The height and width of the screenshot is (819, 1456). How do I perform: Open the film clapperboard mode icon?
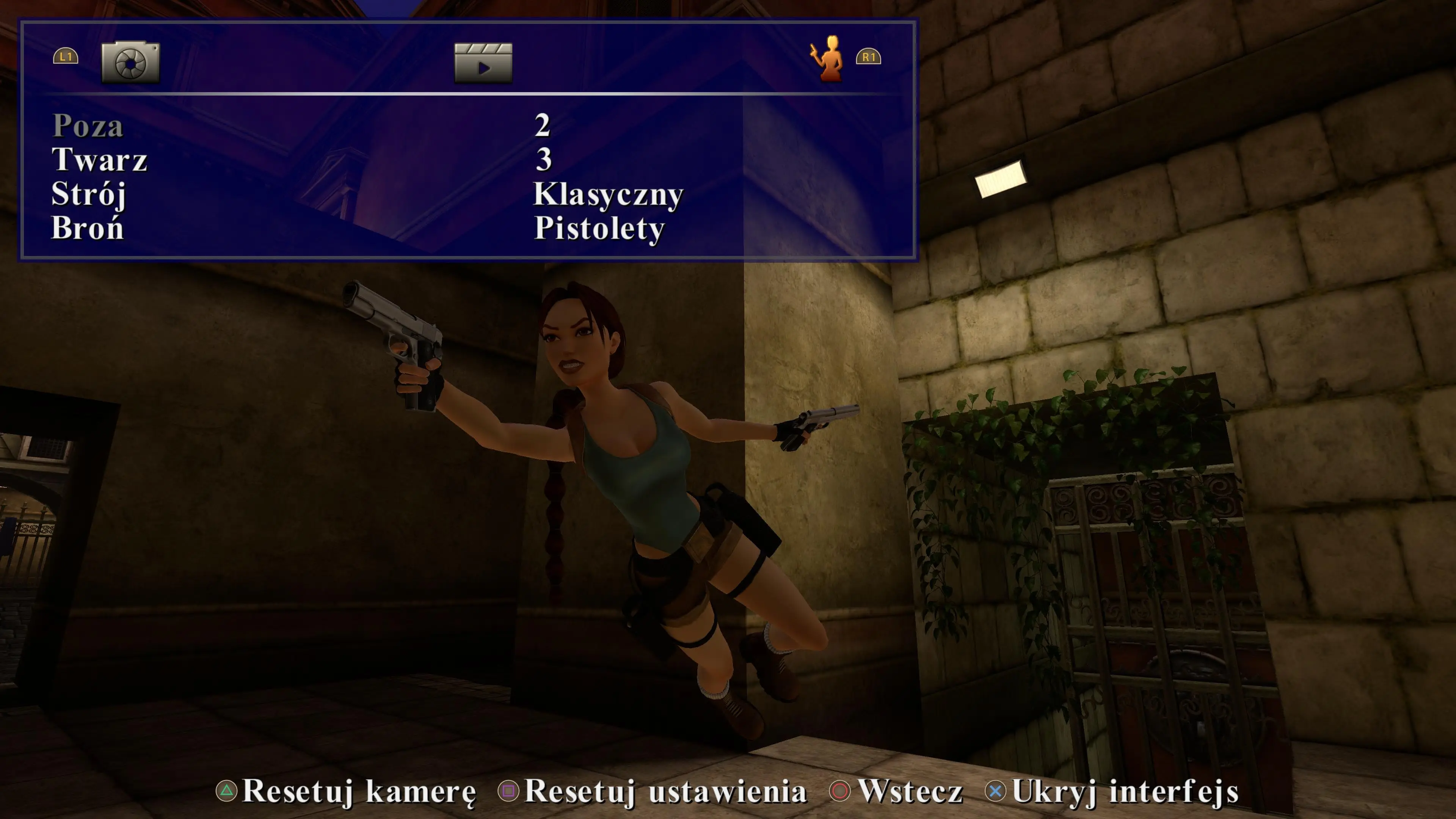[483, 62]
